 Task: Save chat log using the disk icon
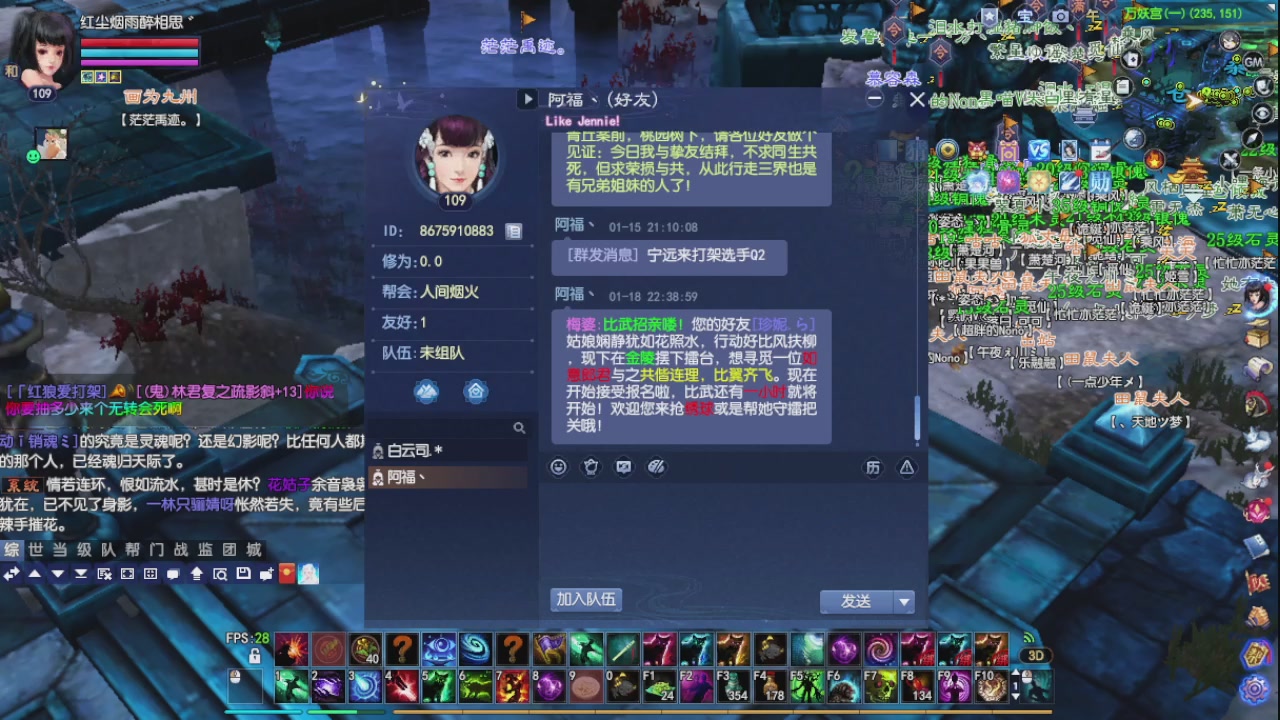click(244, 573)
